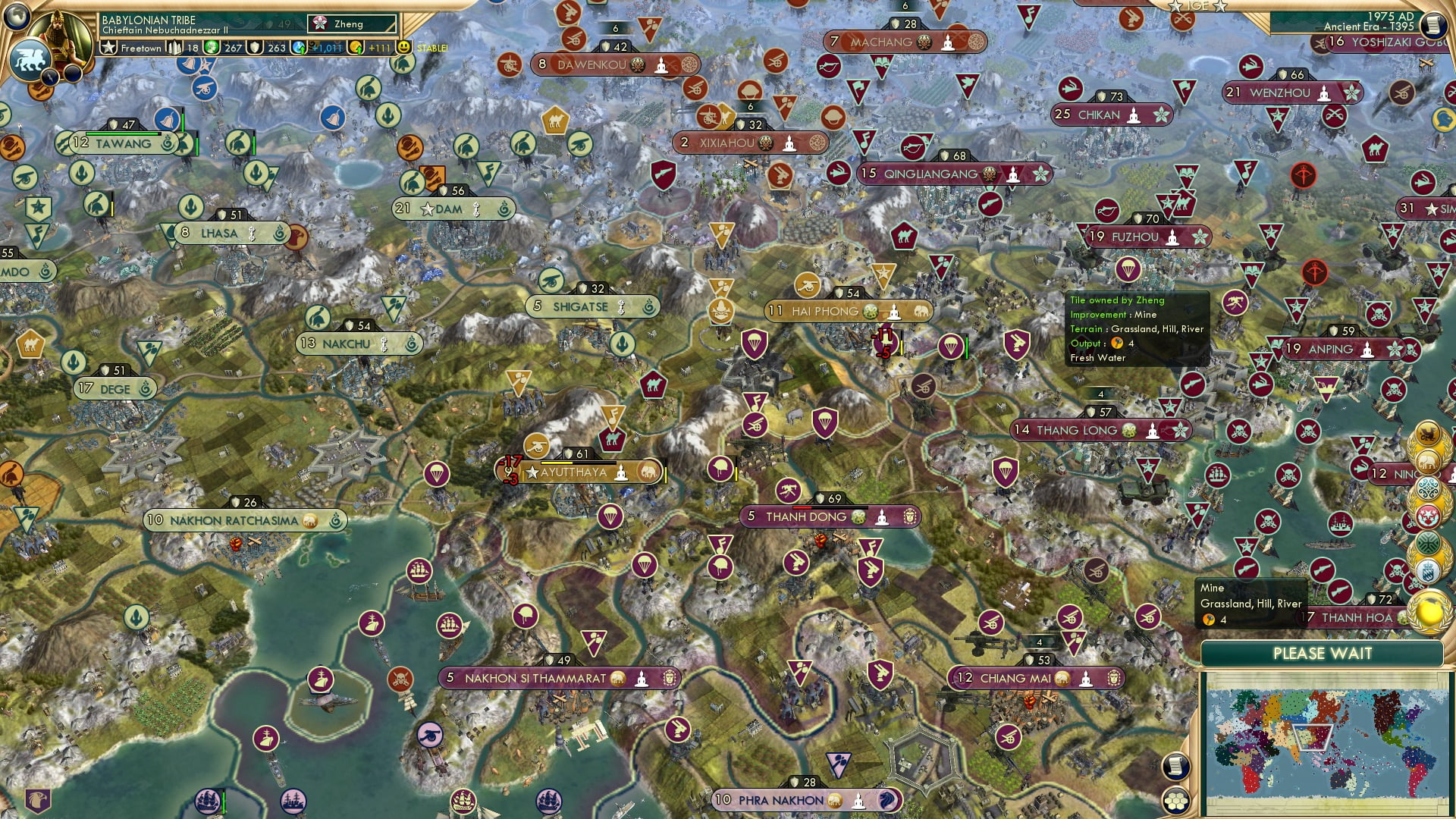
Task: Click the science icon showing +1,011
Action: (298, 48)
